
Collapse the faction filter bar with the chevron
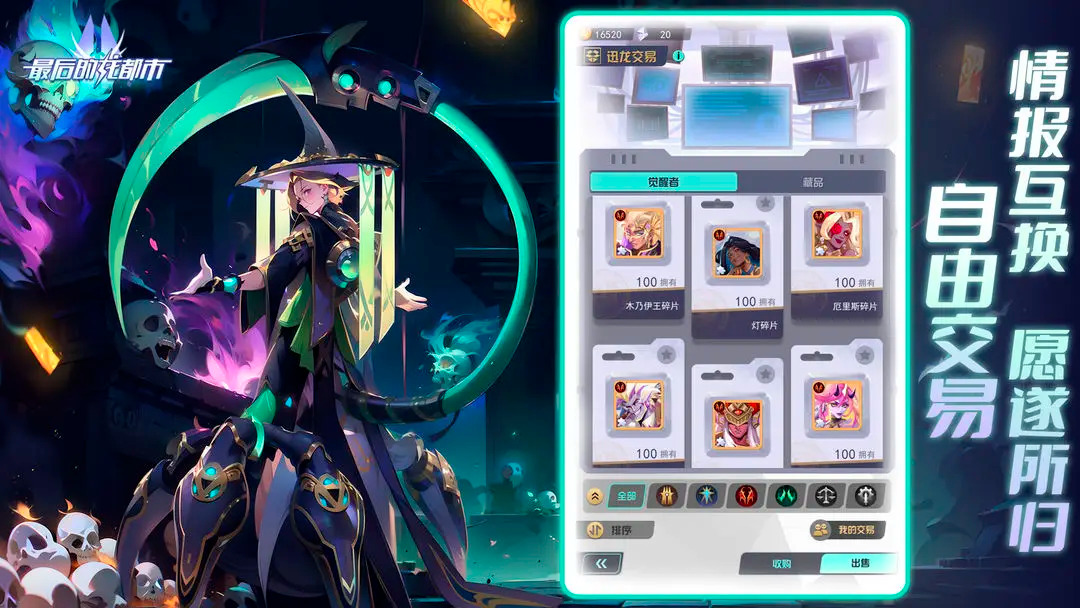593,495
